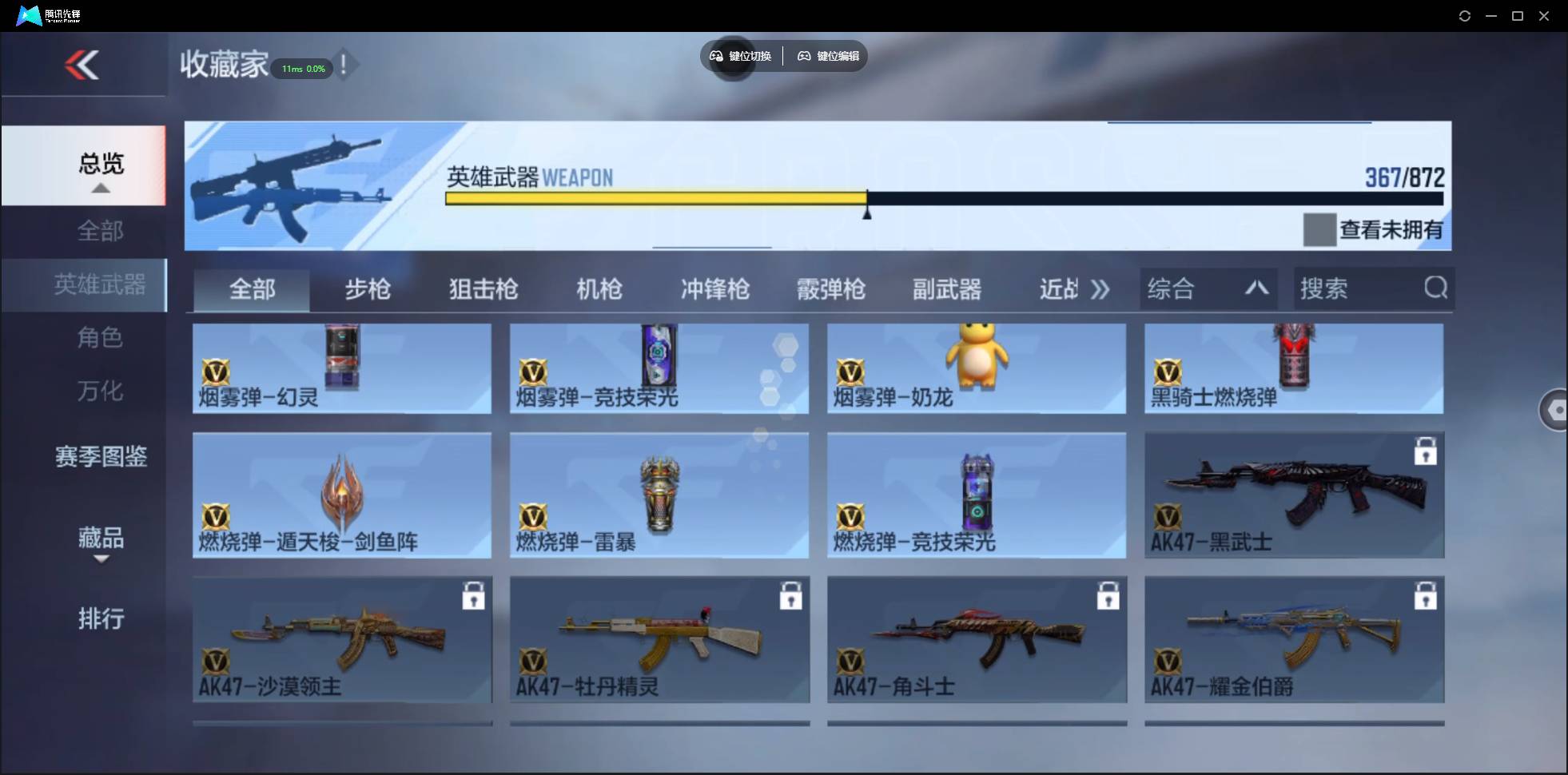Click the Tencent Pioneer logo top left
The image size is (1568, 775).
(29, 14)
